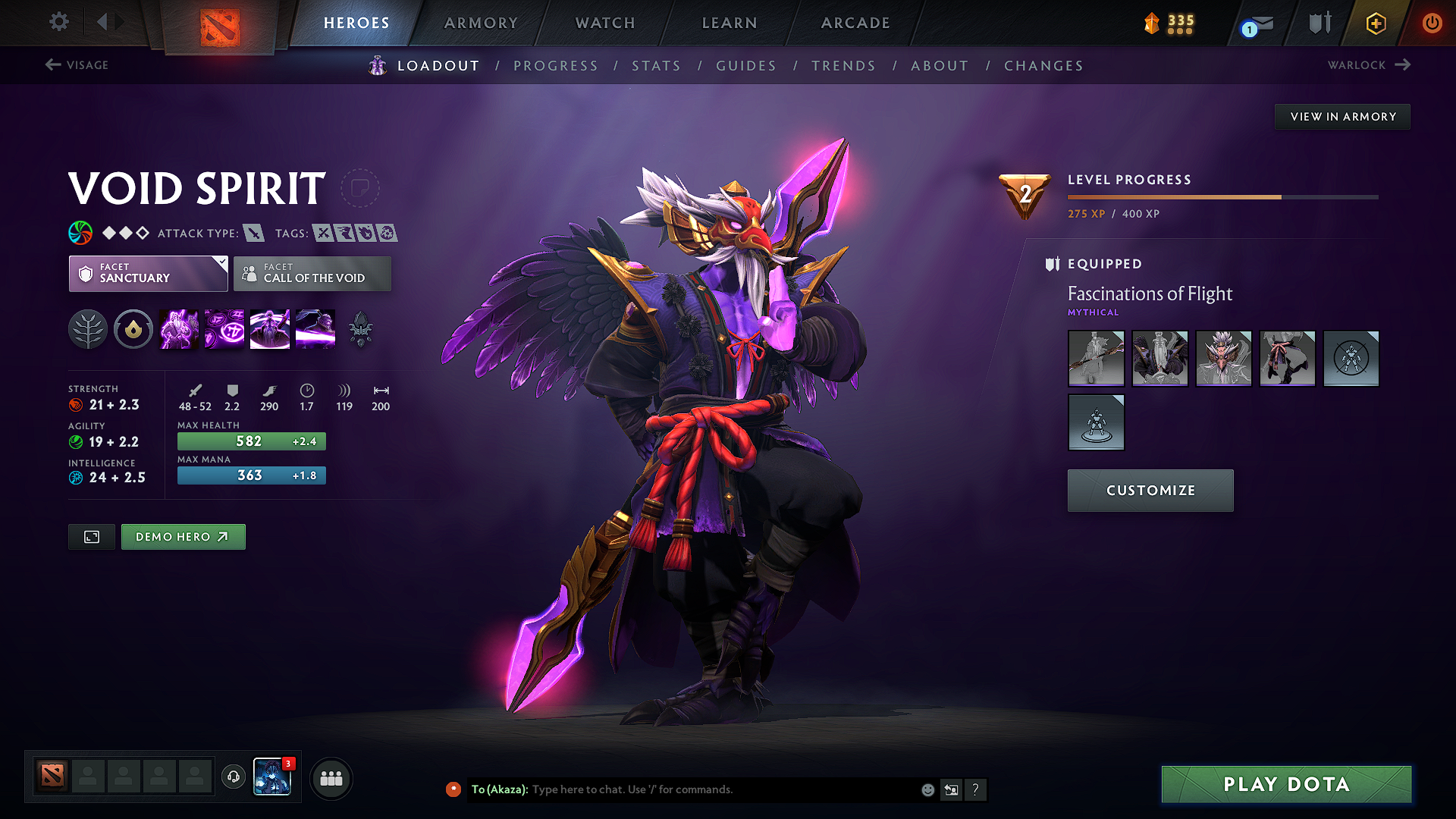Open the Dota Plus shield gift icon
1456x819 pixels.
click(1375, 23)
